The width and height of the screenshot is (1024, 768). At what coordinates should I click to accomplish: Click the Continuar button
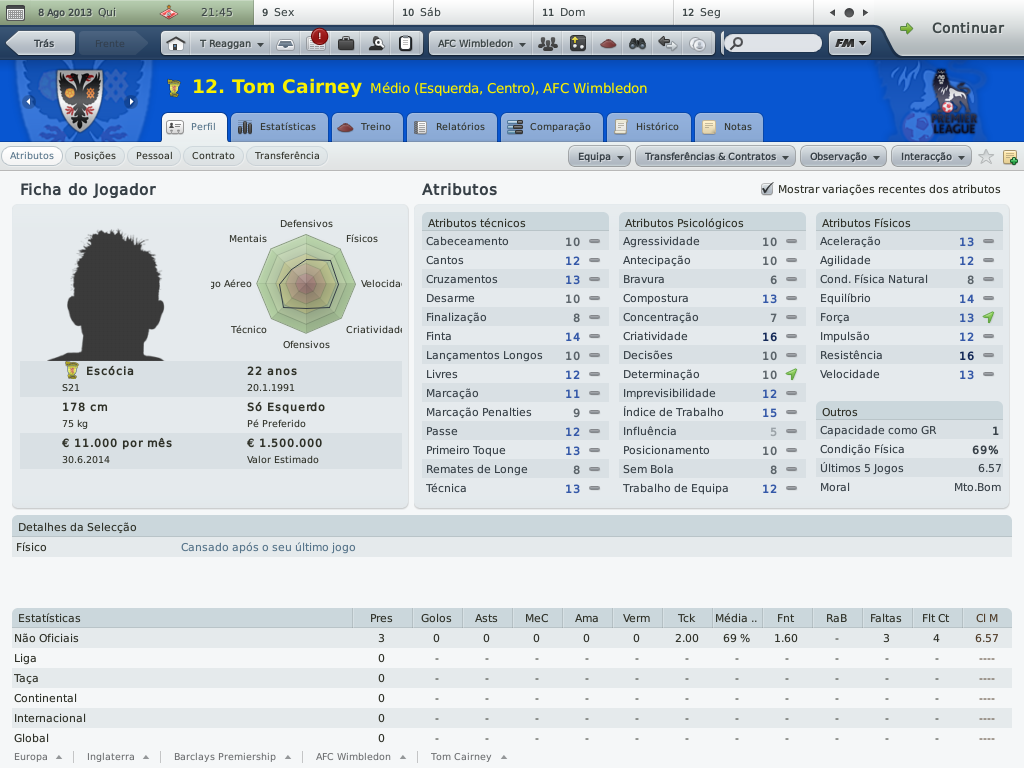(954, 28)
